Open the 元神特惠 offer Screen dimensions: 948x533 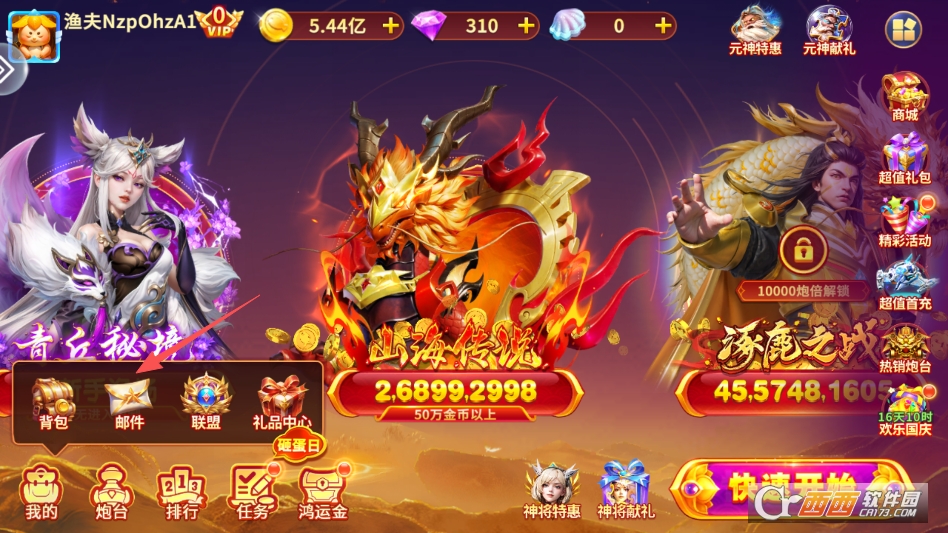pos(755,28)
